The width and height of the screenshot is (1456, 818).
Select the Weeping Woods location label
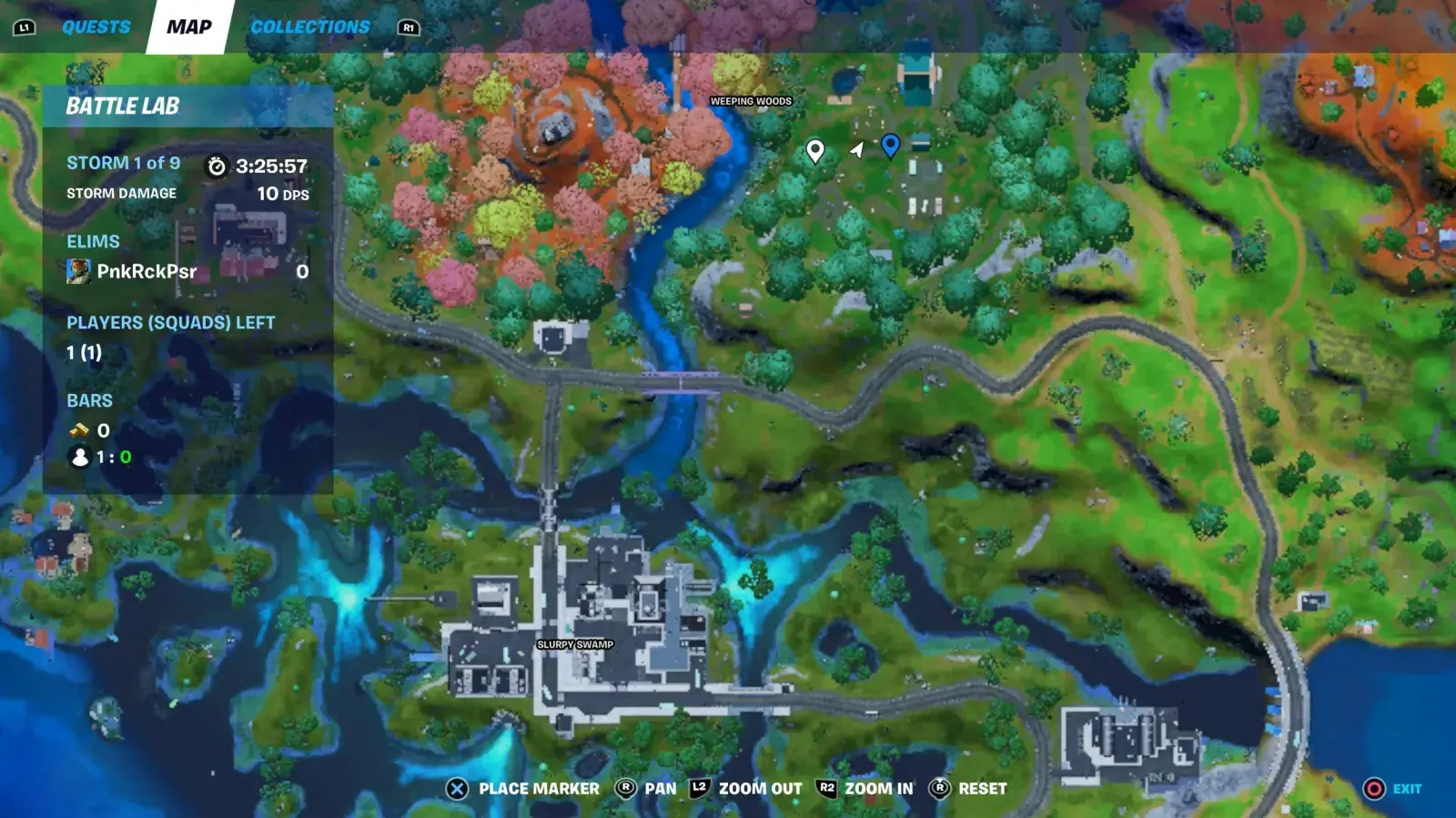point(751,101)
